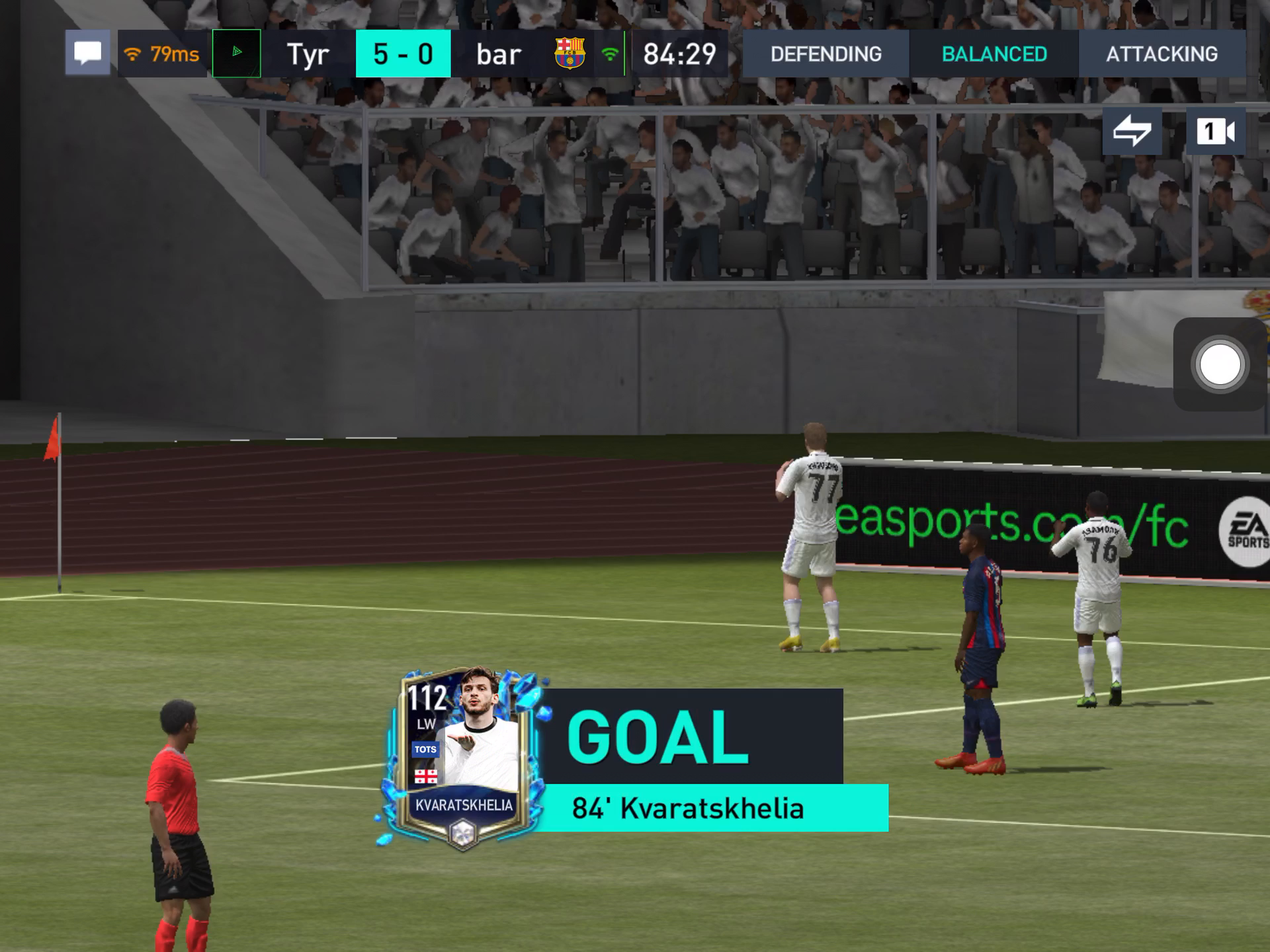Switch tactics to Attacking
1270x952 pixels.
click(x=1162, y=54)
